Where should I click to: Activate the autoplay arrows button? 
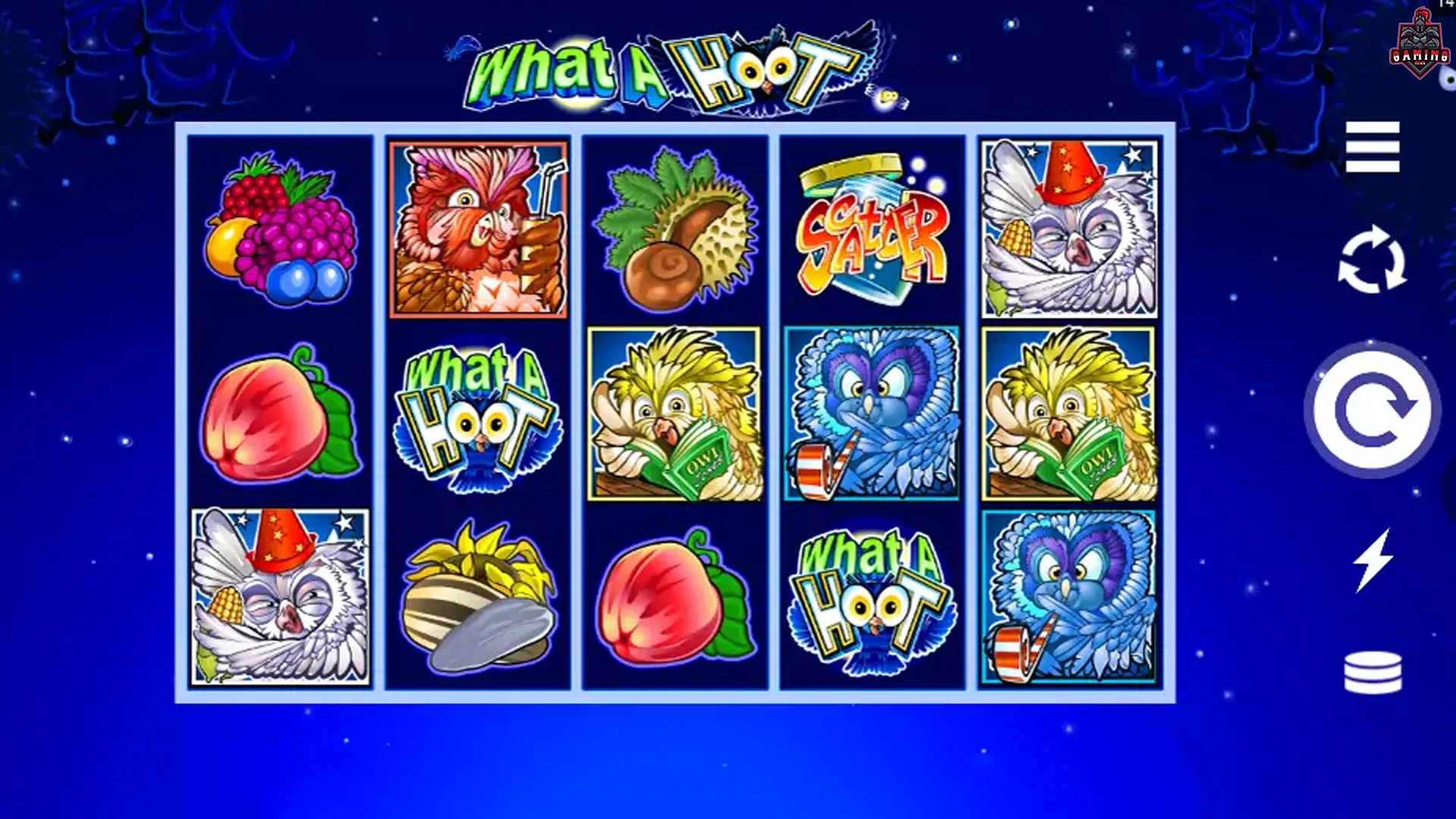click(x=1372, y=260)
